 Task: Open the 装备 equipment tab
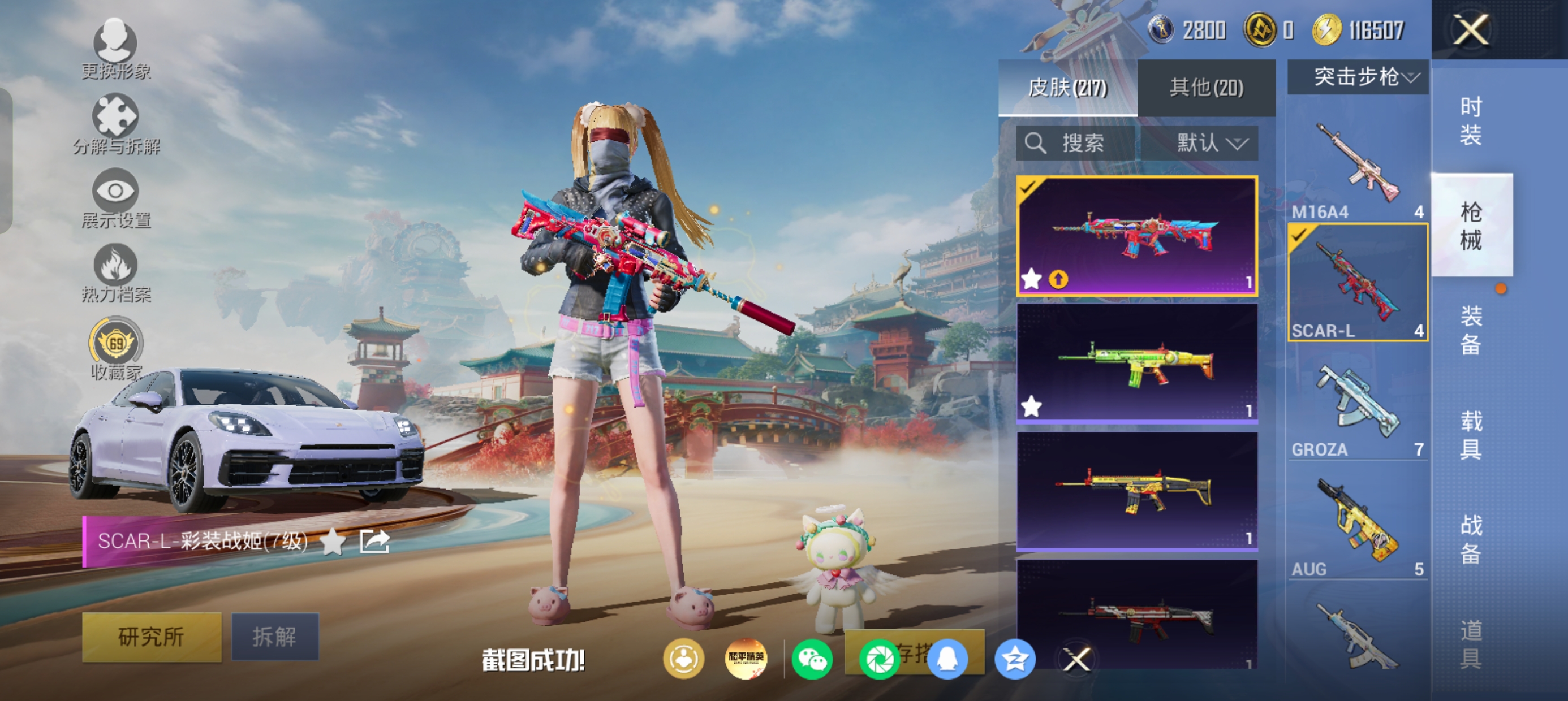(x=1471, y=329)
